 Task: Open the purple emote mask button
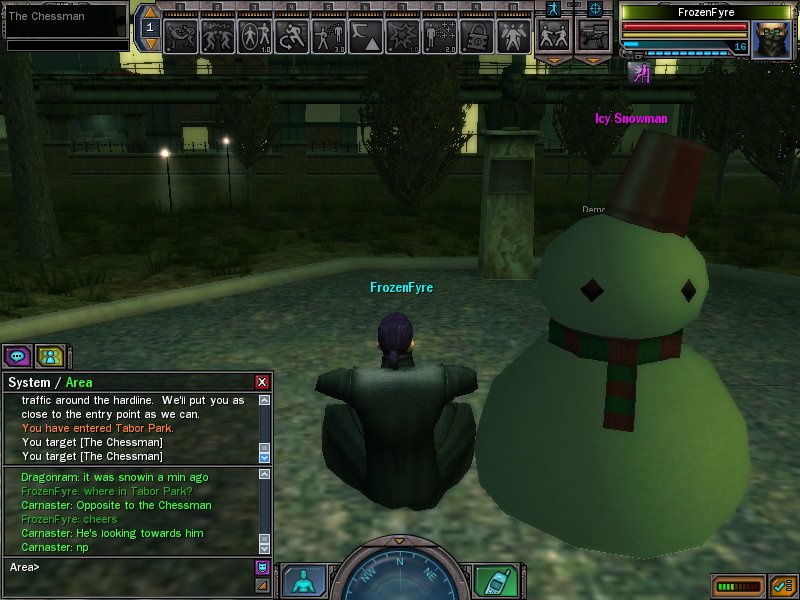coord(262,567)
